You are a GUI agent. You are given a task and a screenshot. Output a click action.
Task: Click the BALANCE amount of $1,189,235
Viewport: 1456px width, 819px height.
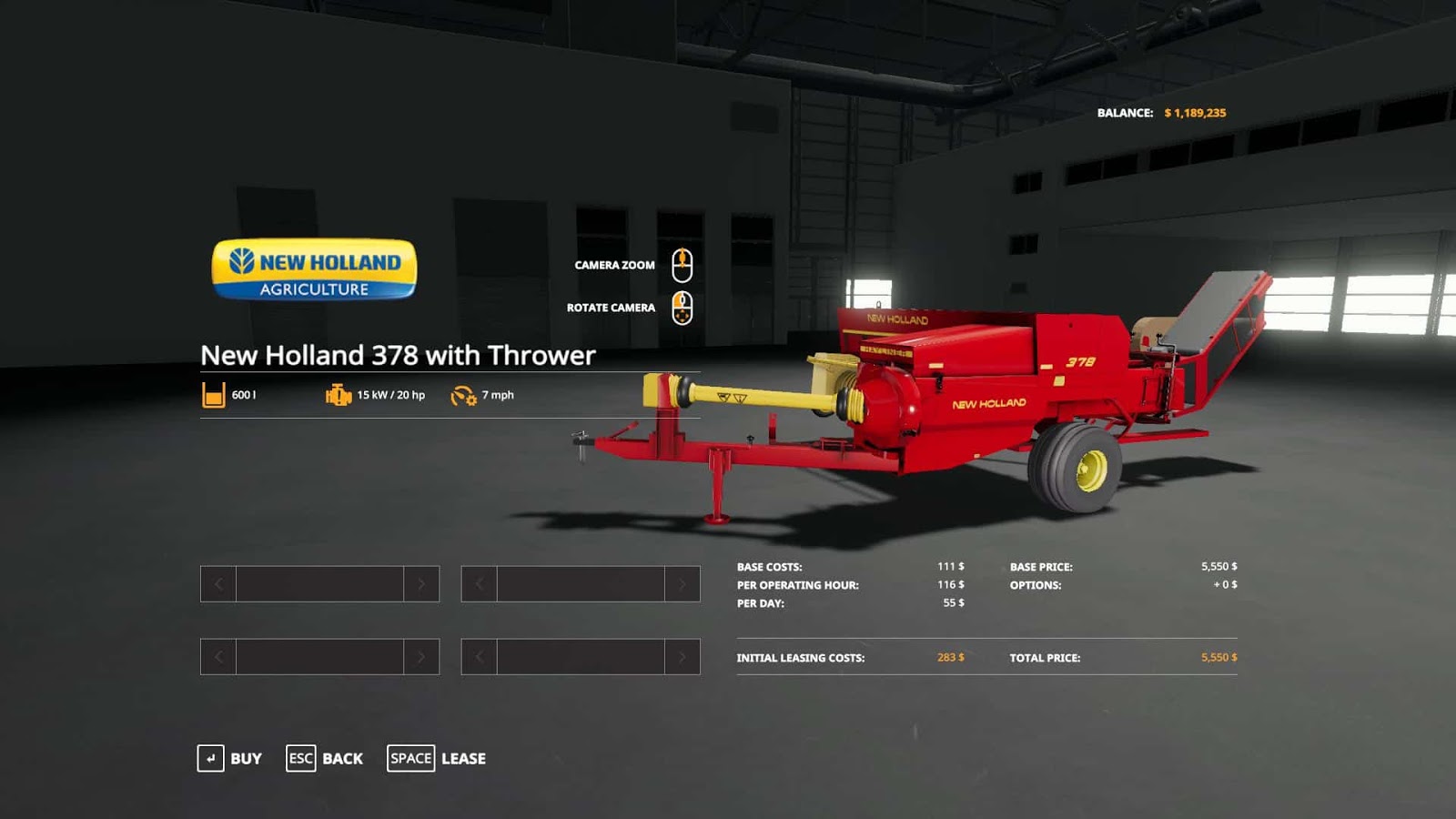click(1195, 113)
